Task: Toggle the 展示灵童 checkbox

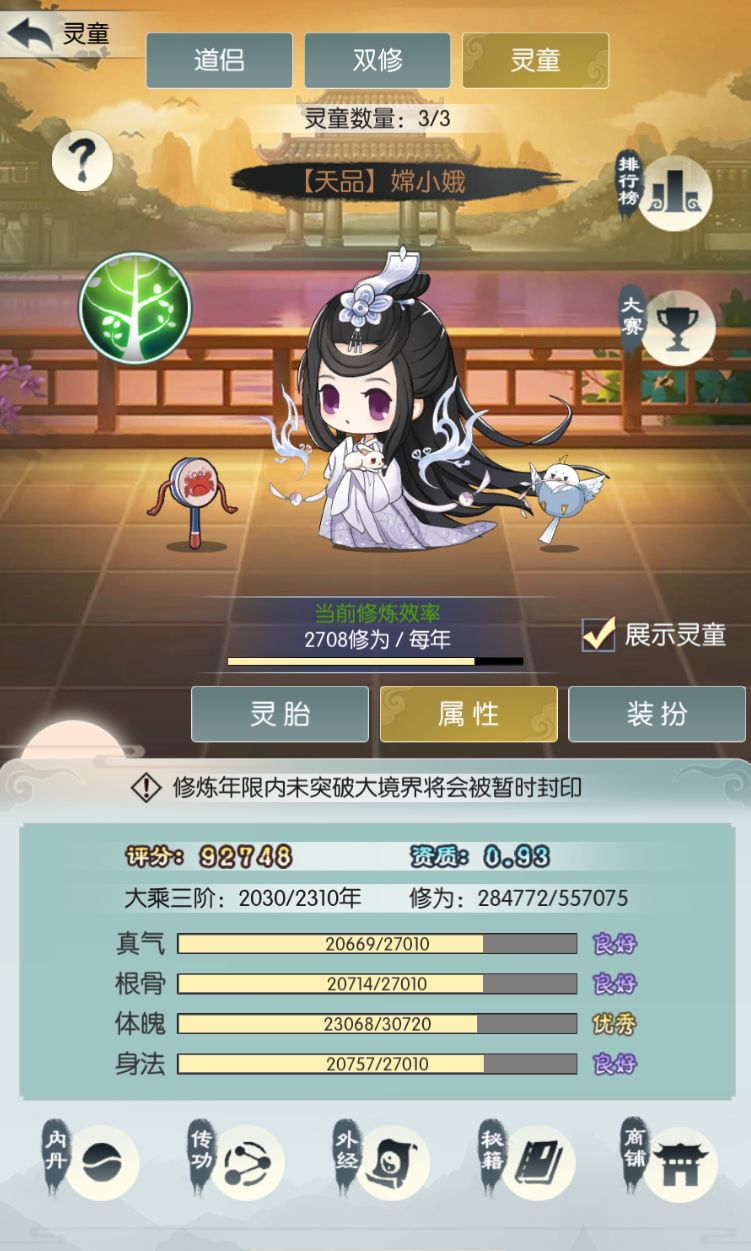Action: coord(599,634)
